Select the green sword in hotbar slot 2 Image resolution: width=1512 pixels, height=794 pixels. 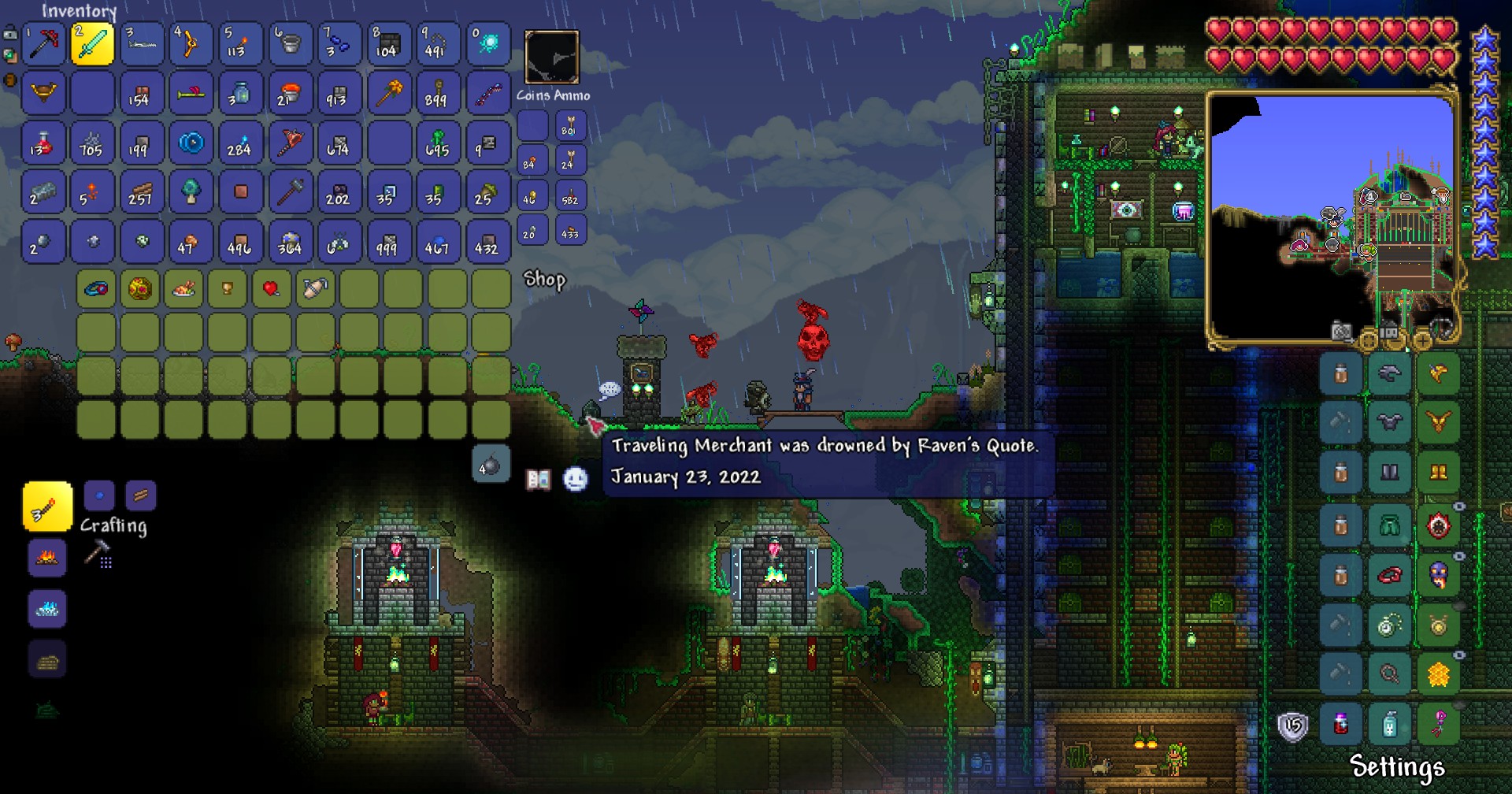click(92, 44)
